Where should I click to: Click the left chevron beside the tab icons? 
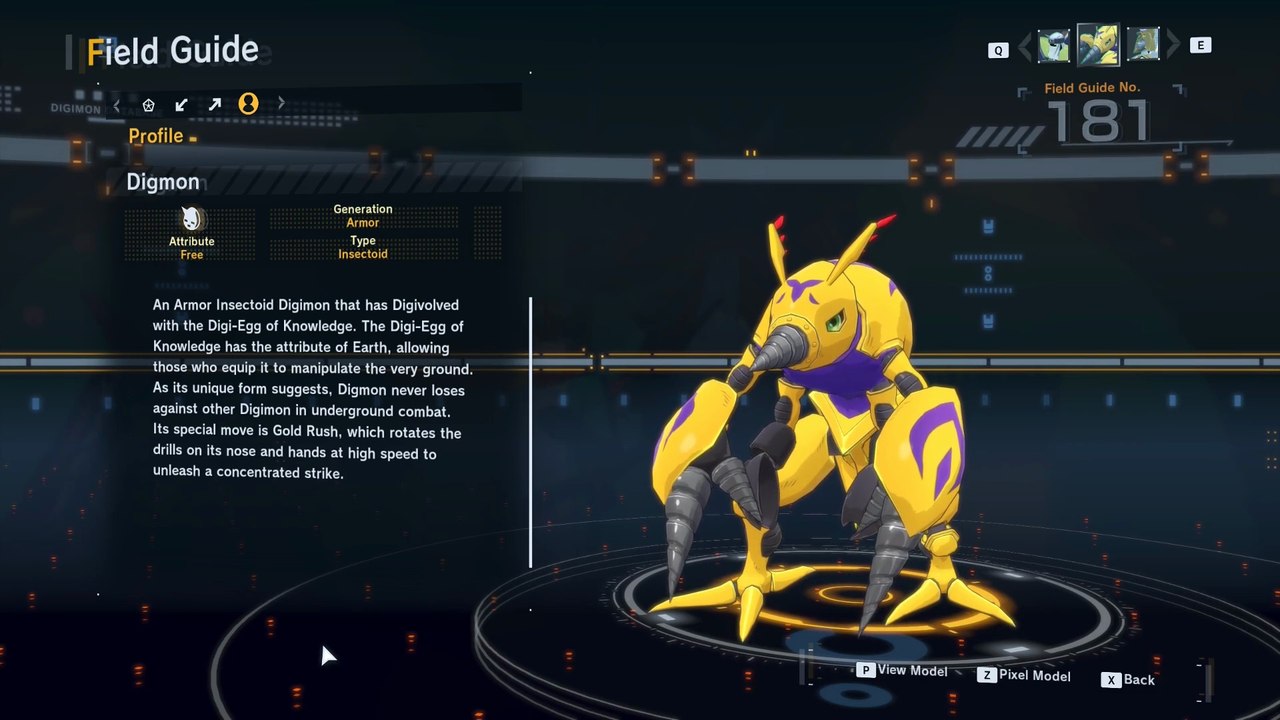117,104
